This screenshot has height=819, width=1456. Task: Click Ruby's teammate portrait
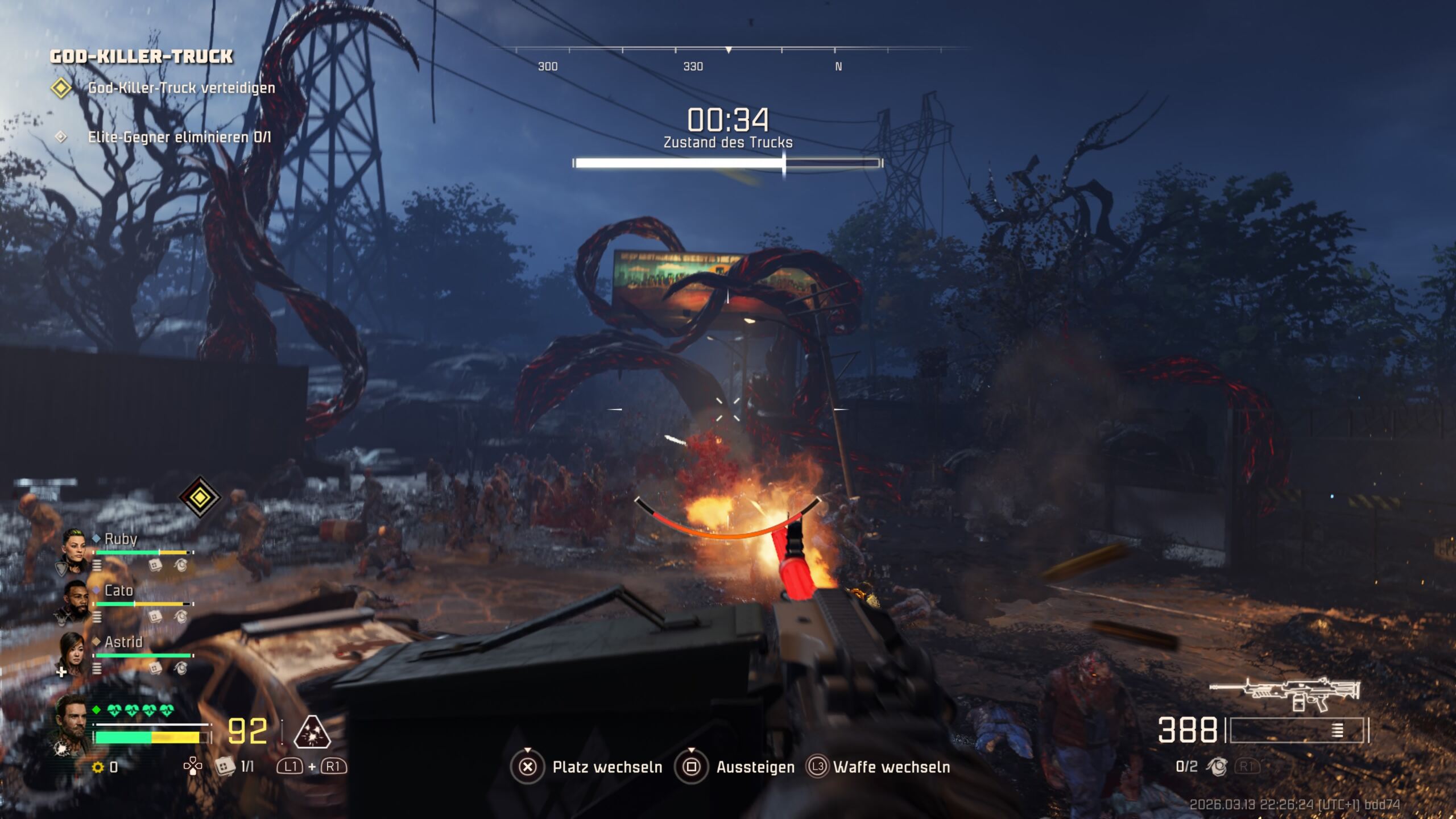point(75,549)
